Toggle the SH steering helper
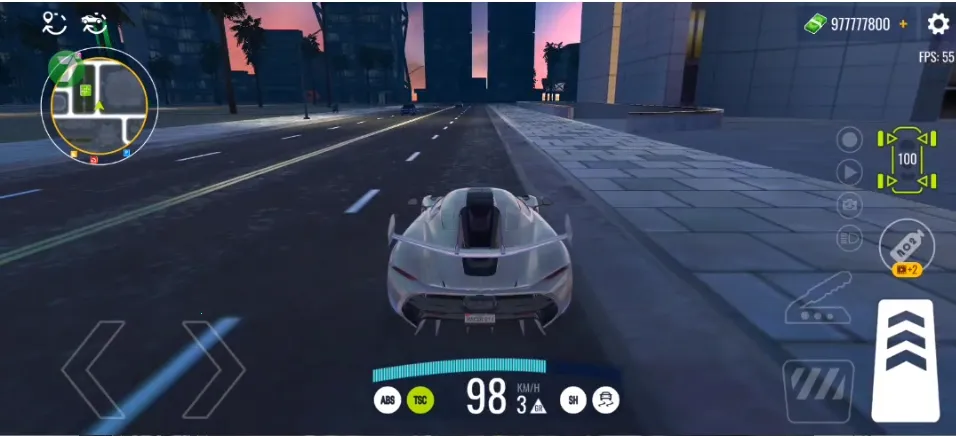The image size is (956, 436). tap(573, 401)
